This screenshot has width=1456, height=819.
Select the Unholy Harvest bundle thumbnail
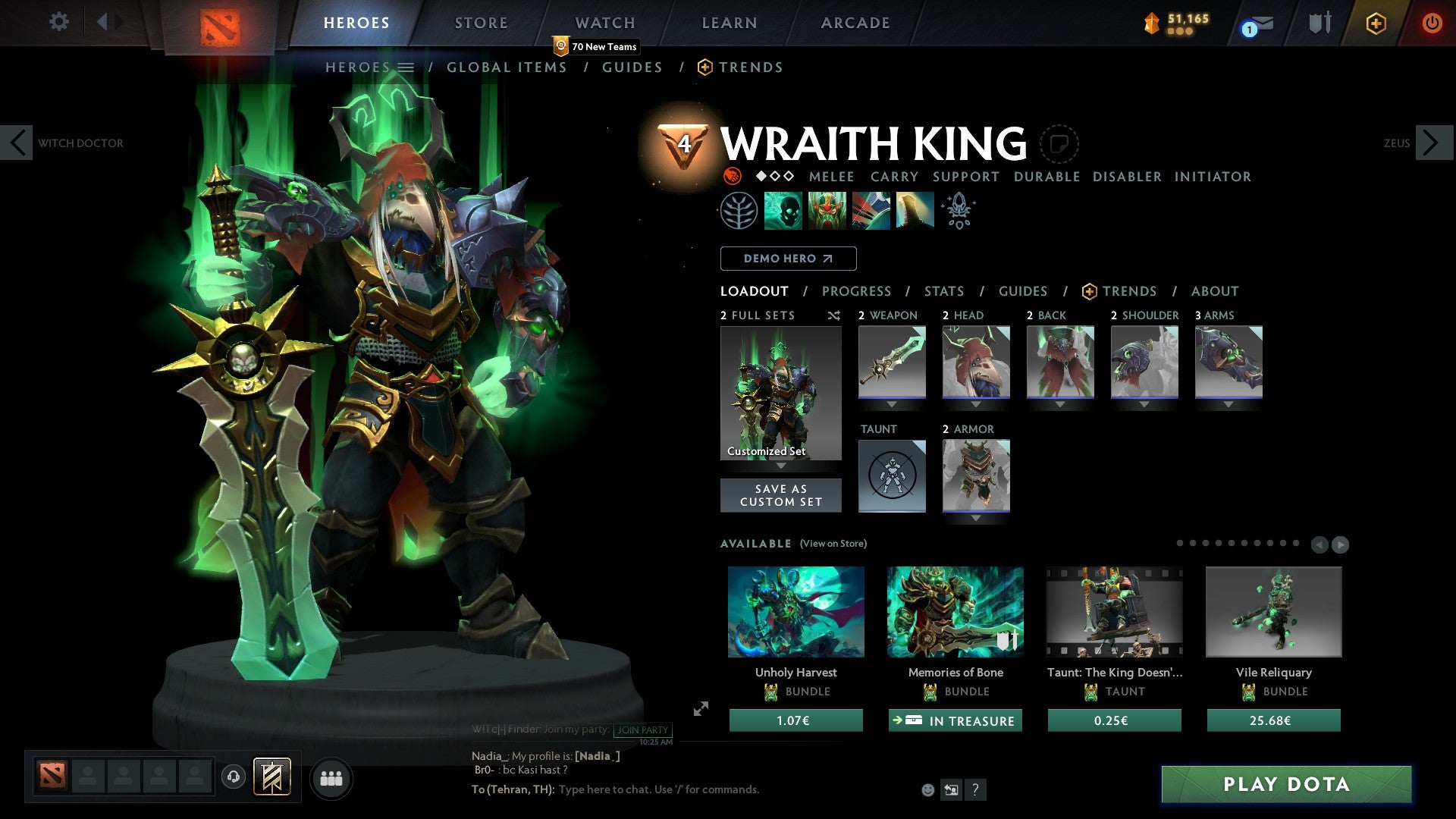[796, 612]
